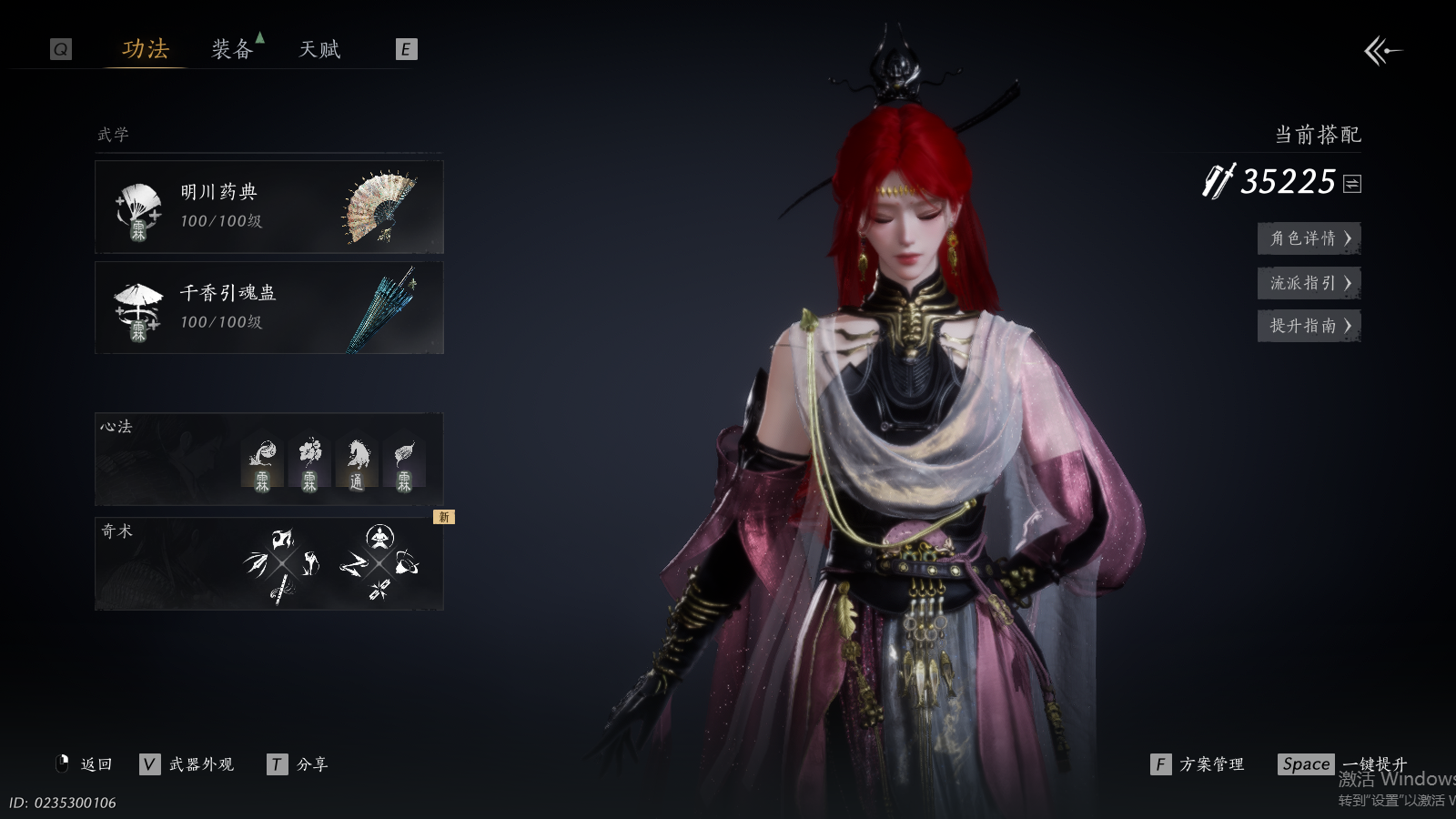Select the 千香引魂蛊 umbrella martial art

coord(268,308)
